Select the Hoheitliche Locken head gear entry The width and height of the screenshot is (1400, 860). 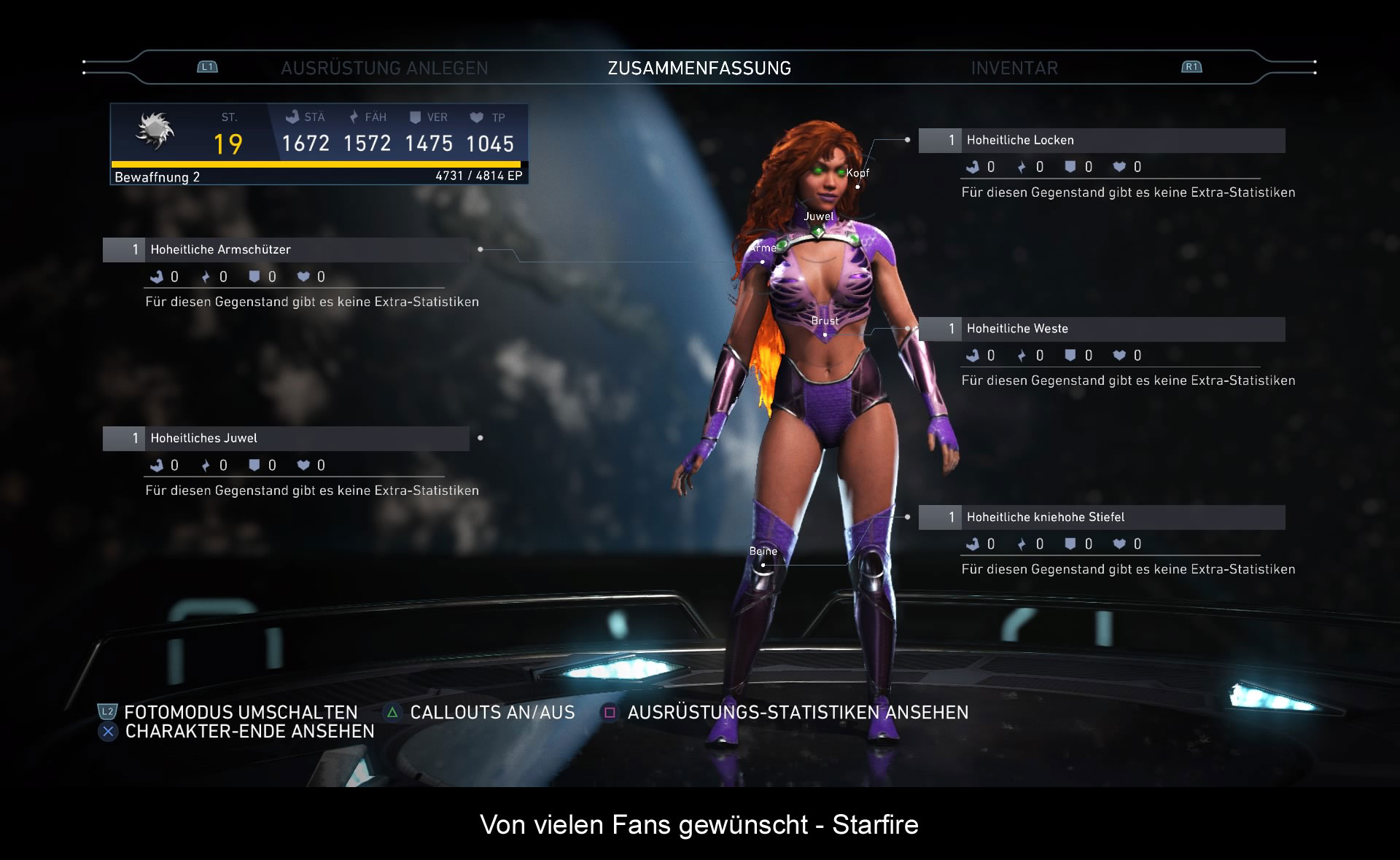coord(1101,140)
